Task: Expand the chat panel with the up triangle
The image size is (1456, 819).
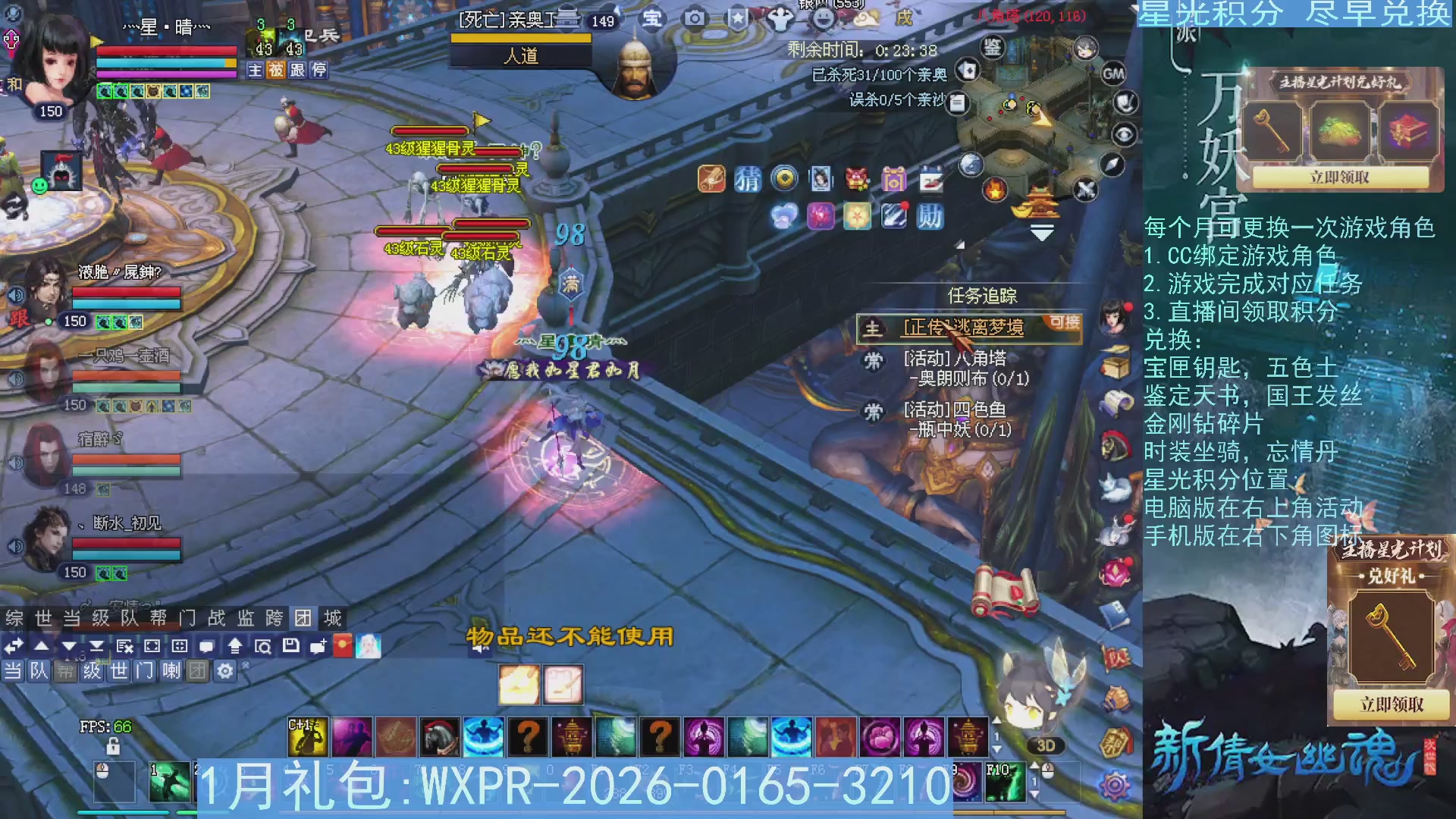Action: [40, 648]
